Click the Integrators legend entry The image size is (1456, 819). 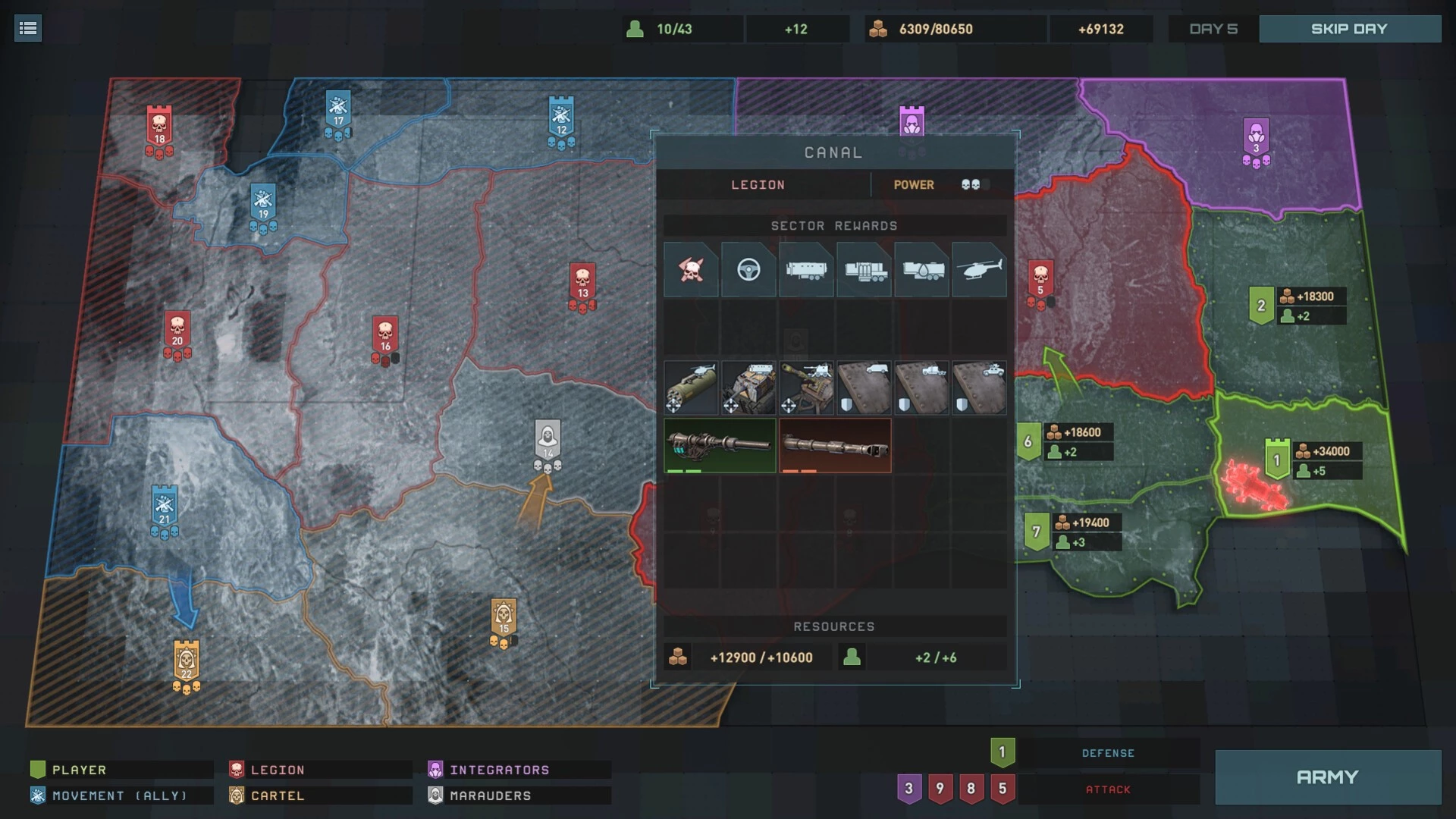(x=499, y=770)
